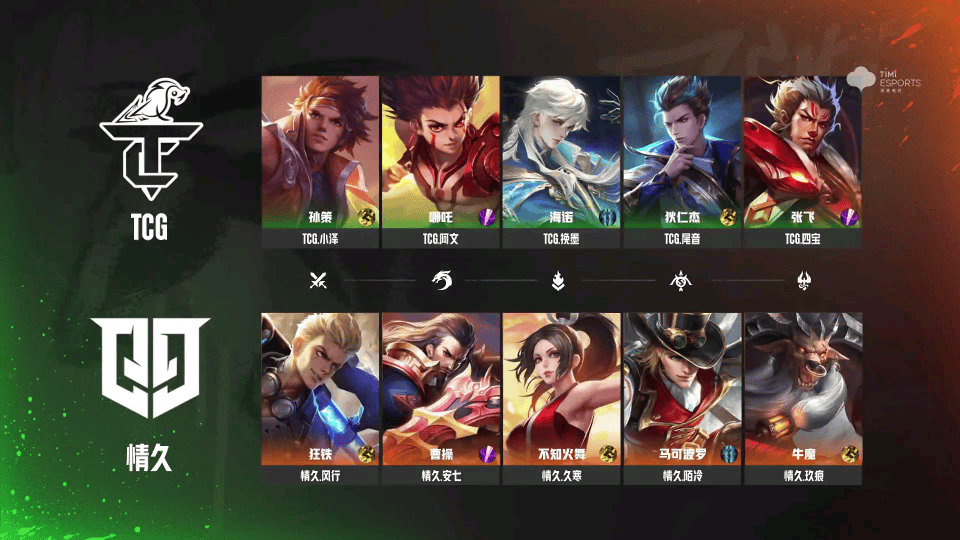Select player name TCG.小泽

pos(320,240)
